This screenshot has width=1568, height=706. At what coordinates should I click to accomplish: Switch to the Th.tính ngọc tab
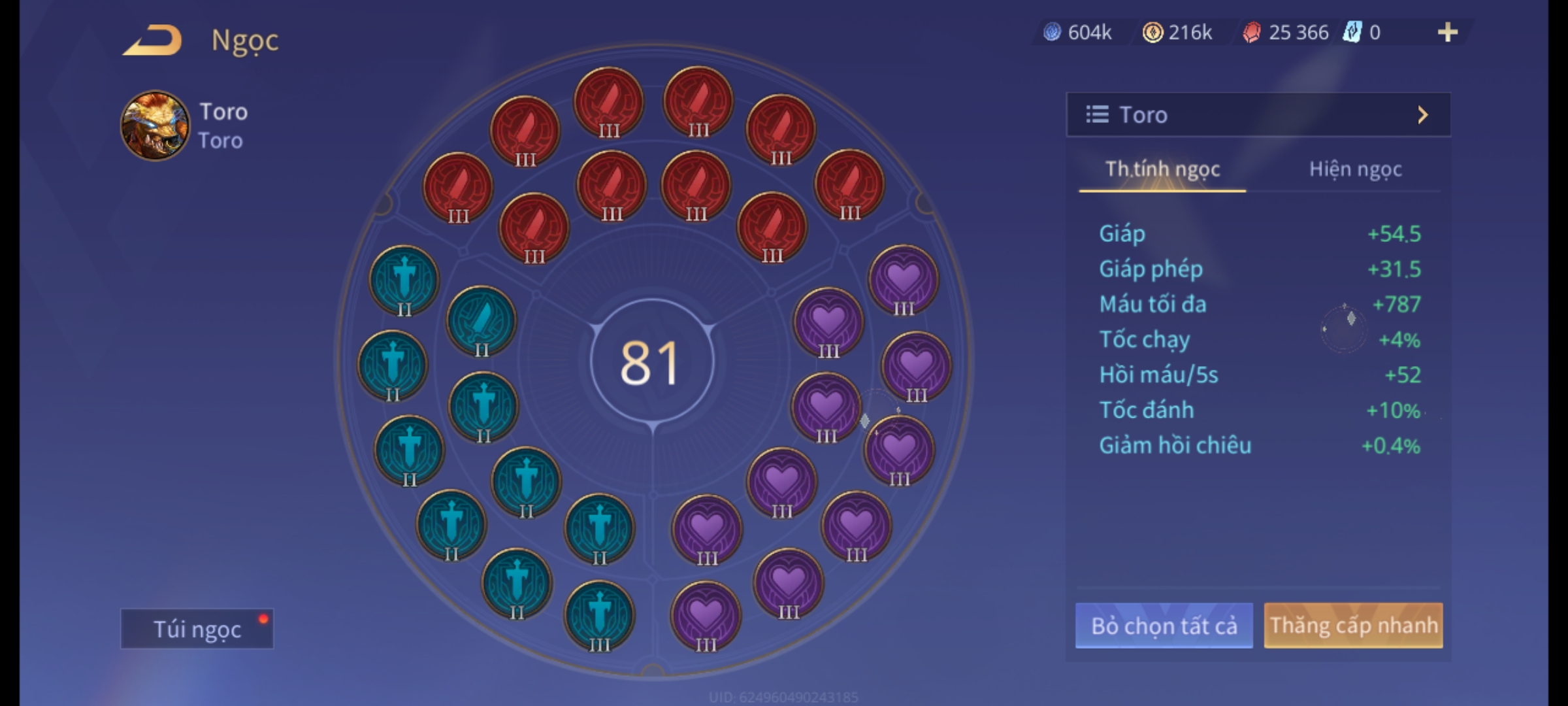pyautogui.click(x=1162, y=169)
